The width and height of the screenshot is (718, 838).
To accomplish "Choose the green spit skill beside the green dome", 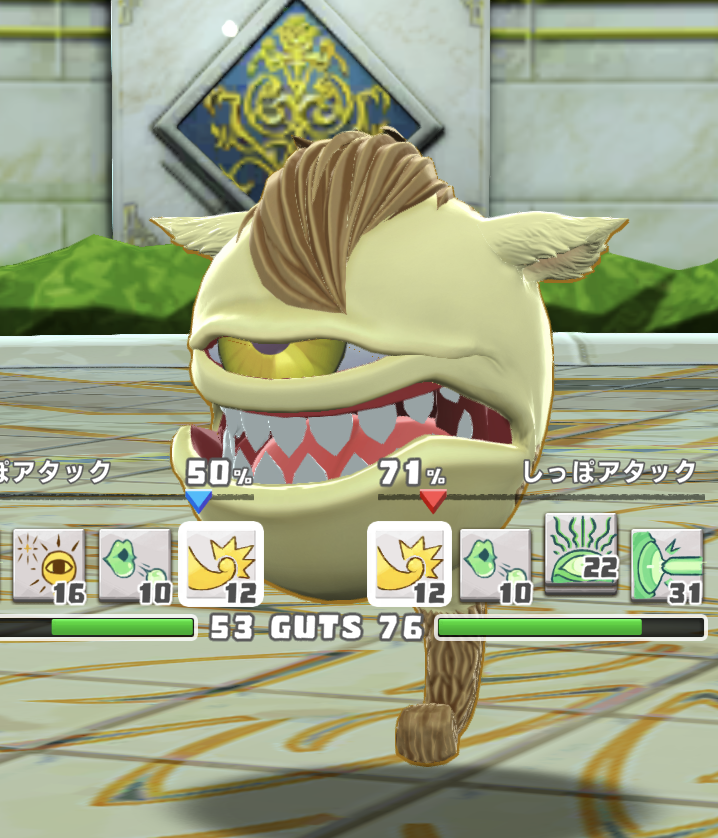I will point(496,565).
